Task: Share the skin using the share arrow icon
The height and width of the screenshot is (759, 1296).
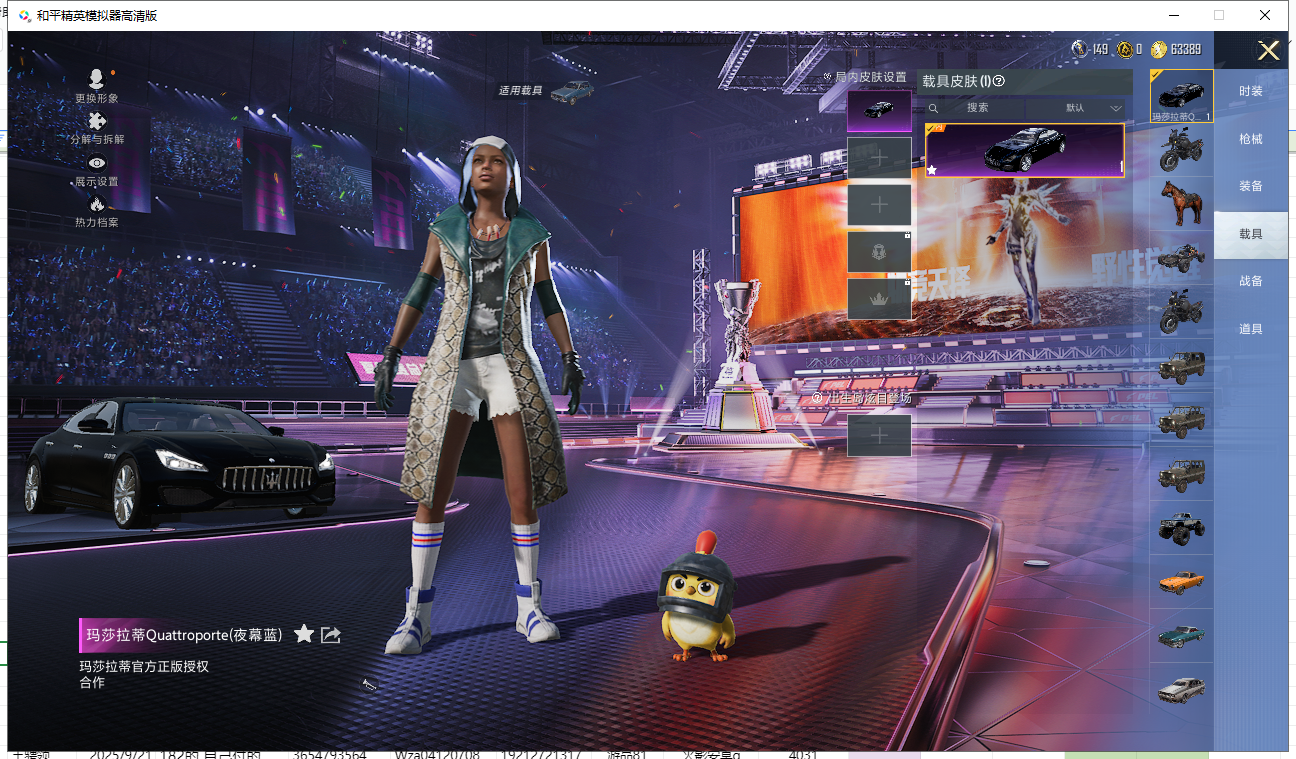Action: pyautogui.click(x=331, y=634)
